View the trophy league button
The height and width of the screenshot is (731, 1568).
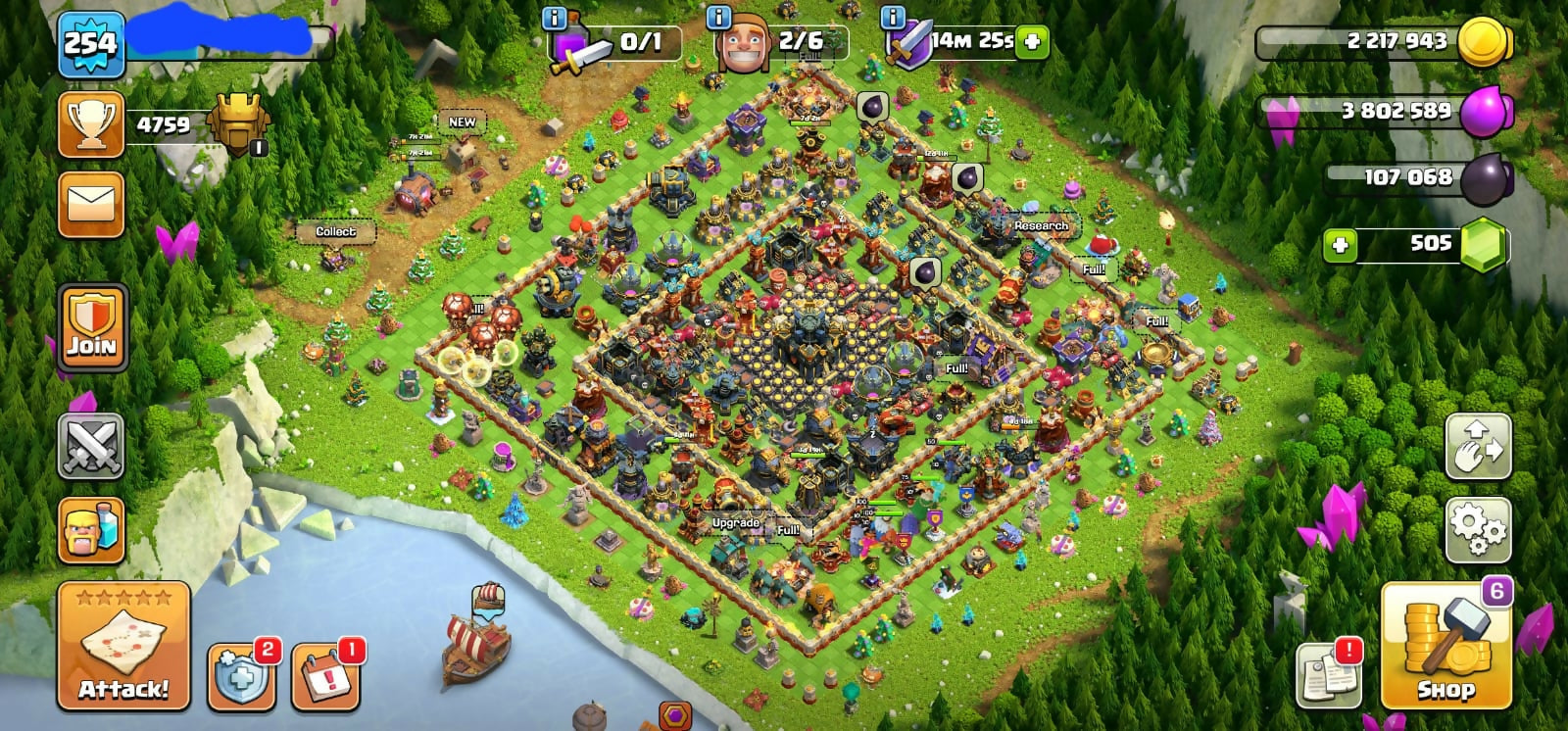point(91,124)
